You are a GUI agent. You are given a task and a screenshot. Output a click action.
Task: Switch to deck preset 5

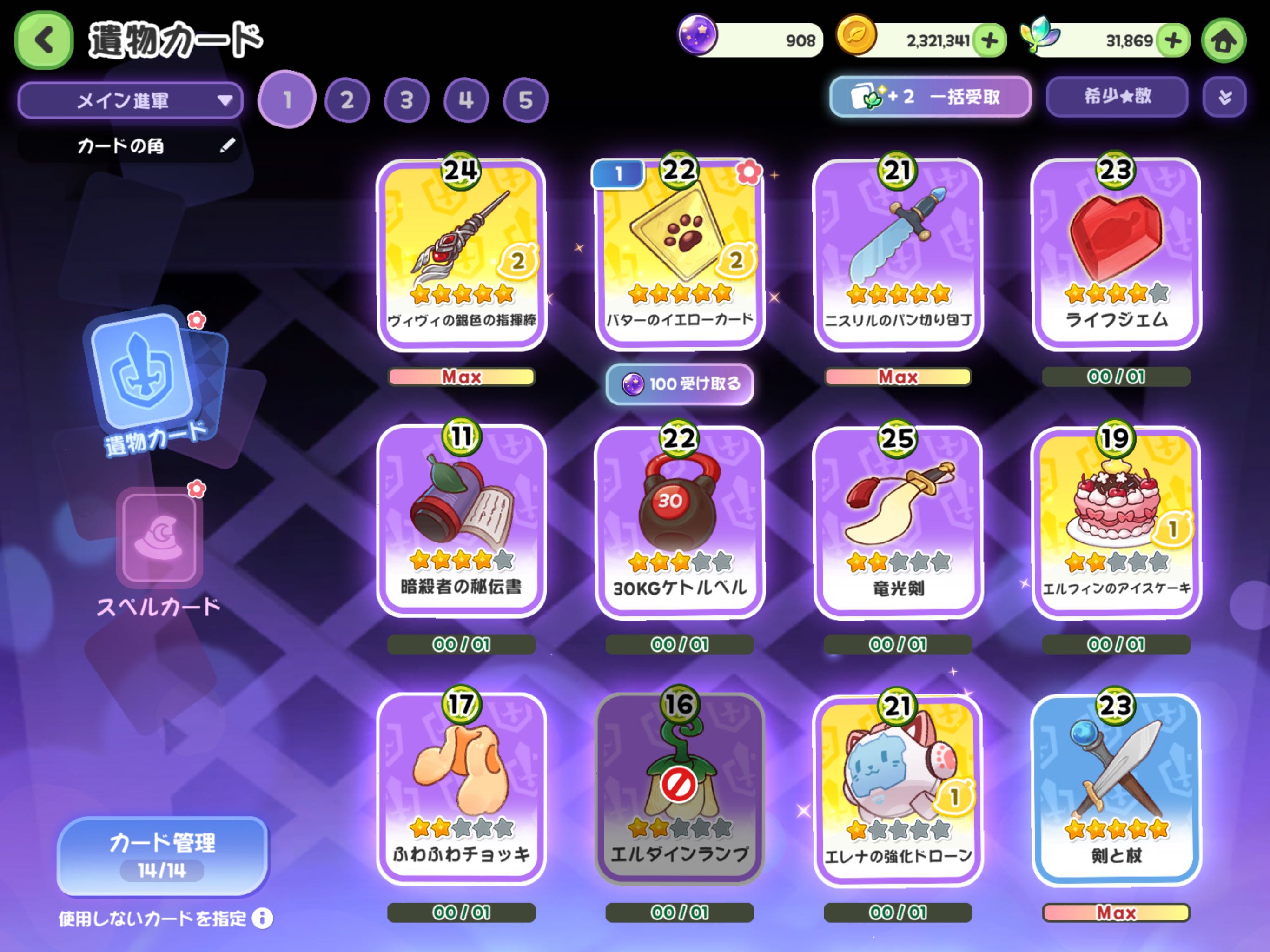pos(525,100)
